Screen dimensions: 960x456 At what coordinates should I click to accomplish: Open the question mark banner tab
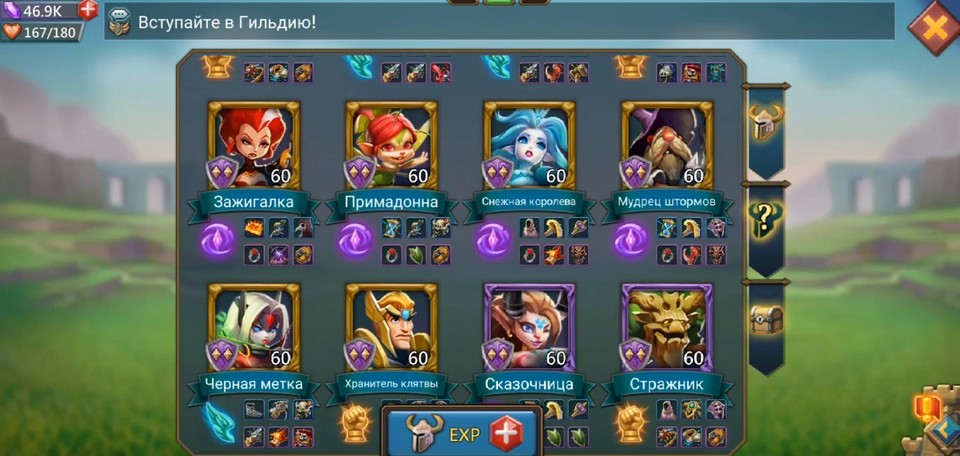767,219
